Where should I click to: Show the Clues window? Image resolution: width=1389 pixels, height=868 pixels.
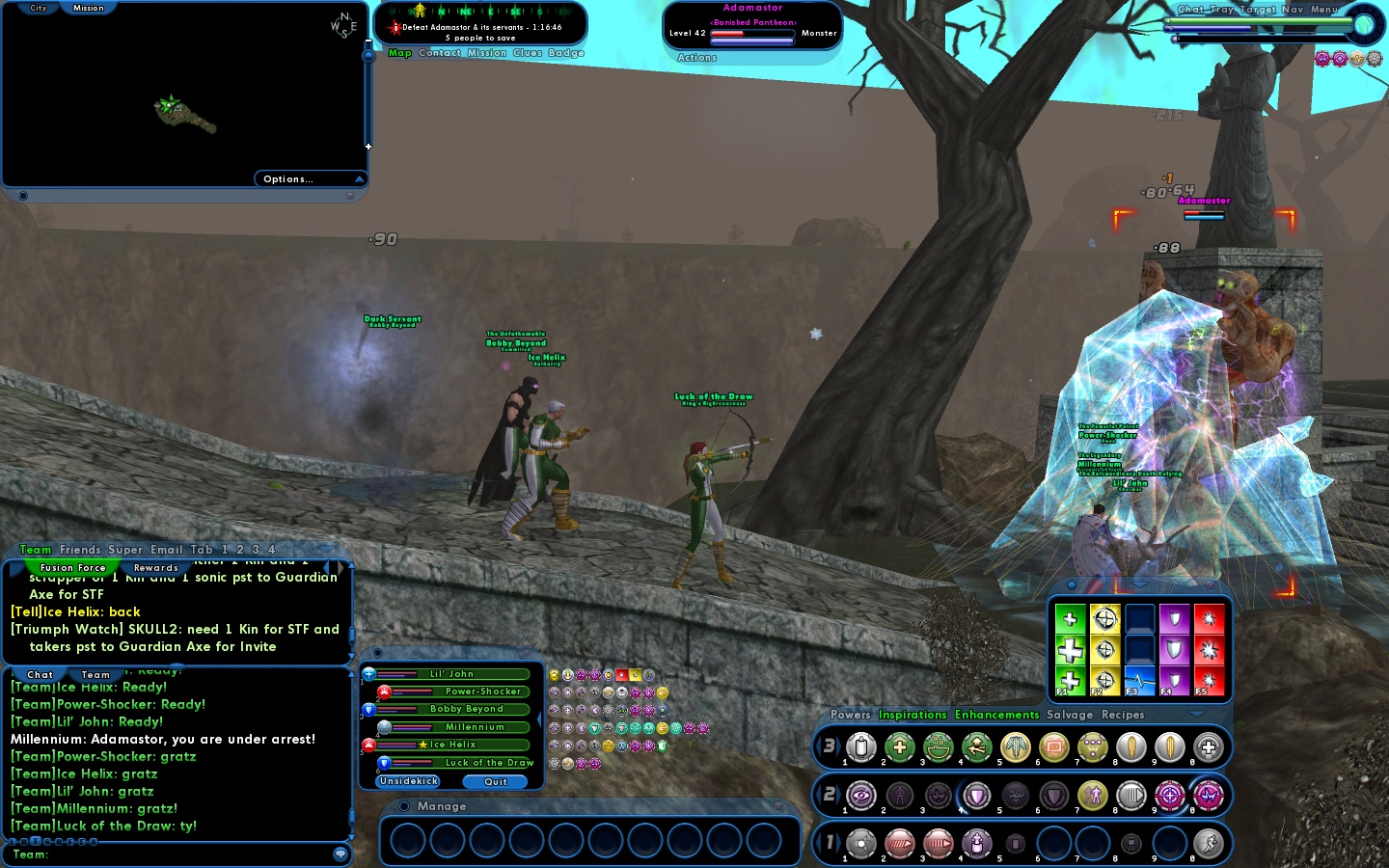tap(528, 53)
